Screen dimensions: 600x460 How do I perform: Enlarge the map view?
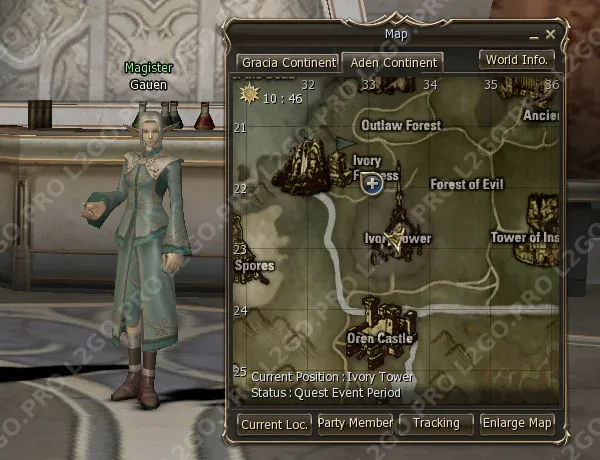516,424
